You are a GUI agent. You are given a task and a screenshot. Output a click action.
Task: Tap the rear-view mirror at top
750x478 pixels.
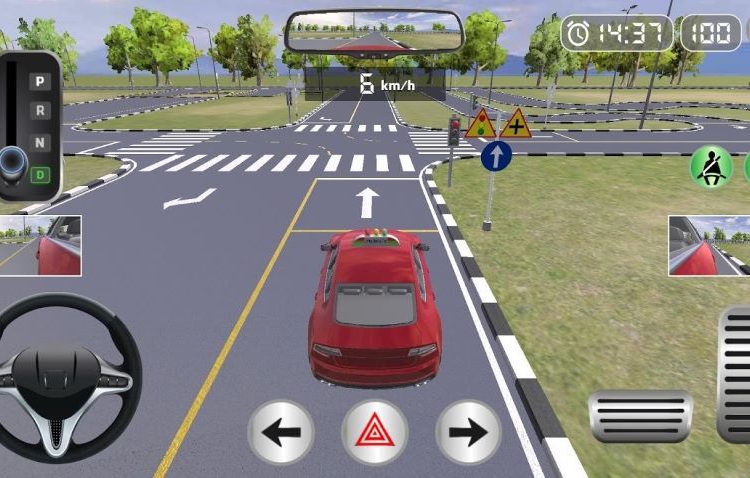click(374, 31)
